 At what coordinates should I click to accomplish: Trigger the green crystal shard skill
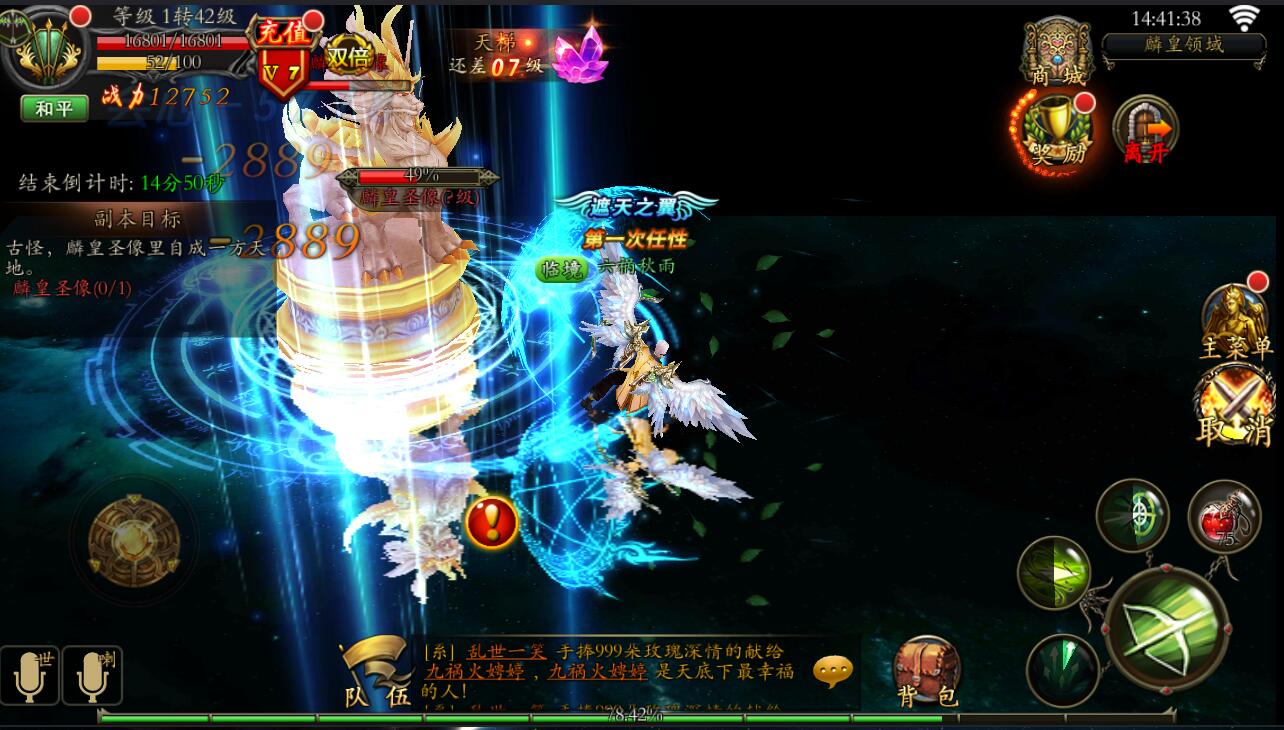(x=1062, y=669)
